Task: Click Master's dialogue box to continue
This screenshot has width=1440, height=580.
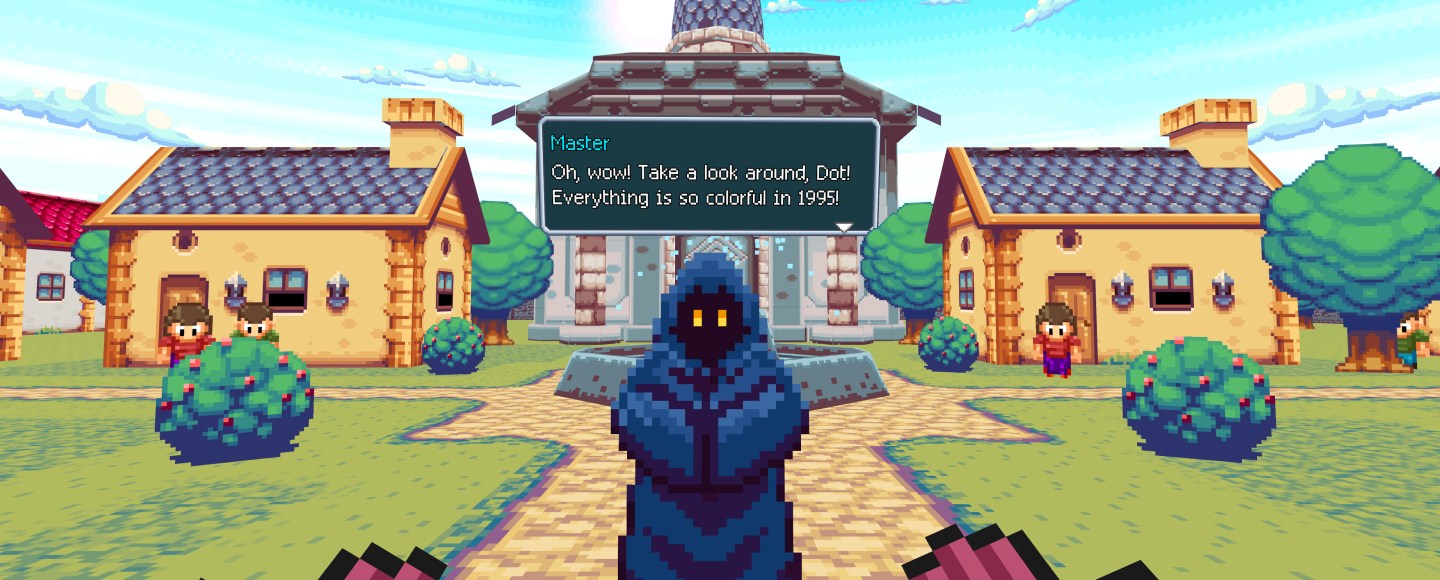Action: coord(708,175)
